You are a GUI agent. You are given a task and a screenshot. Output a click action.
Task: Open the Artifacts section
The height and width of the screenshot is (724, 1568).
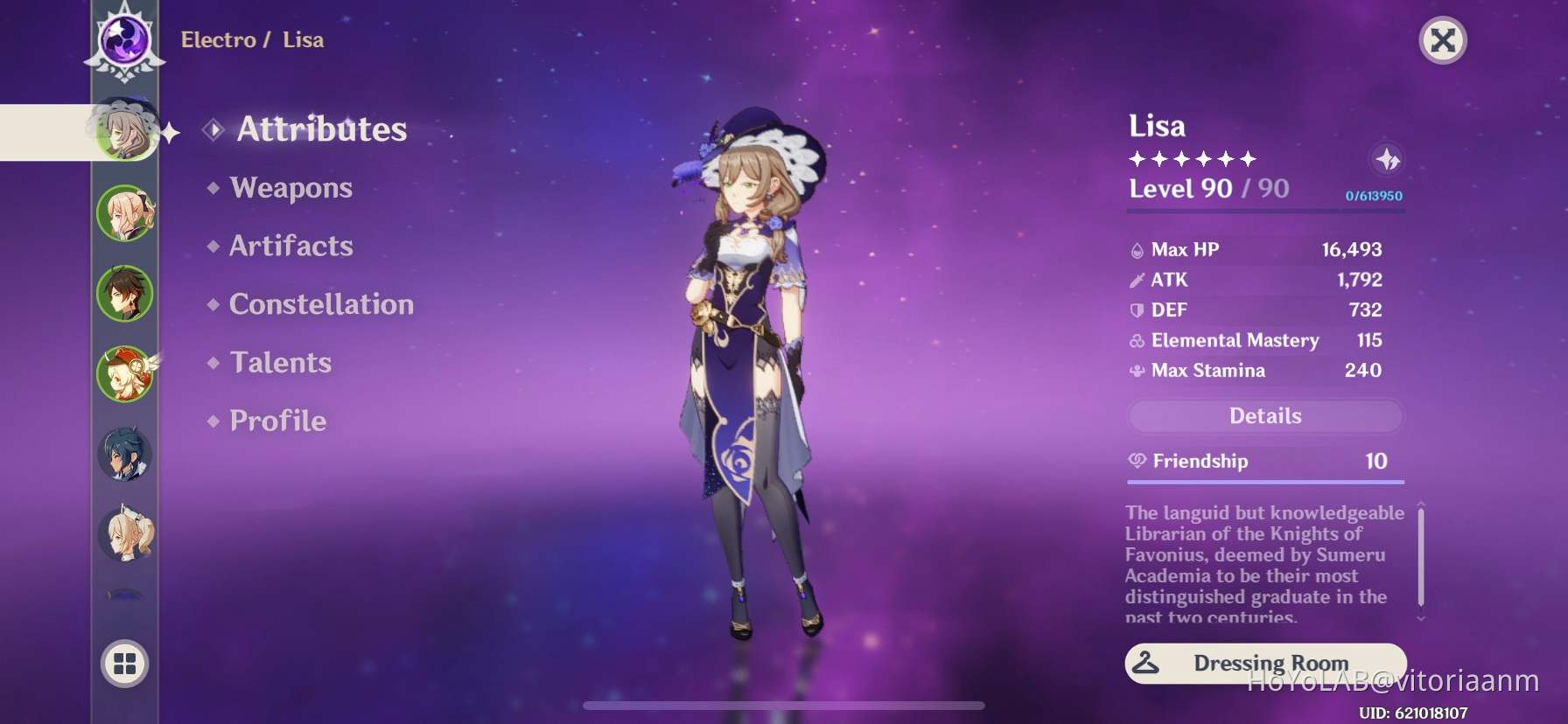[290, 246]
